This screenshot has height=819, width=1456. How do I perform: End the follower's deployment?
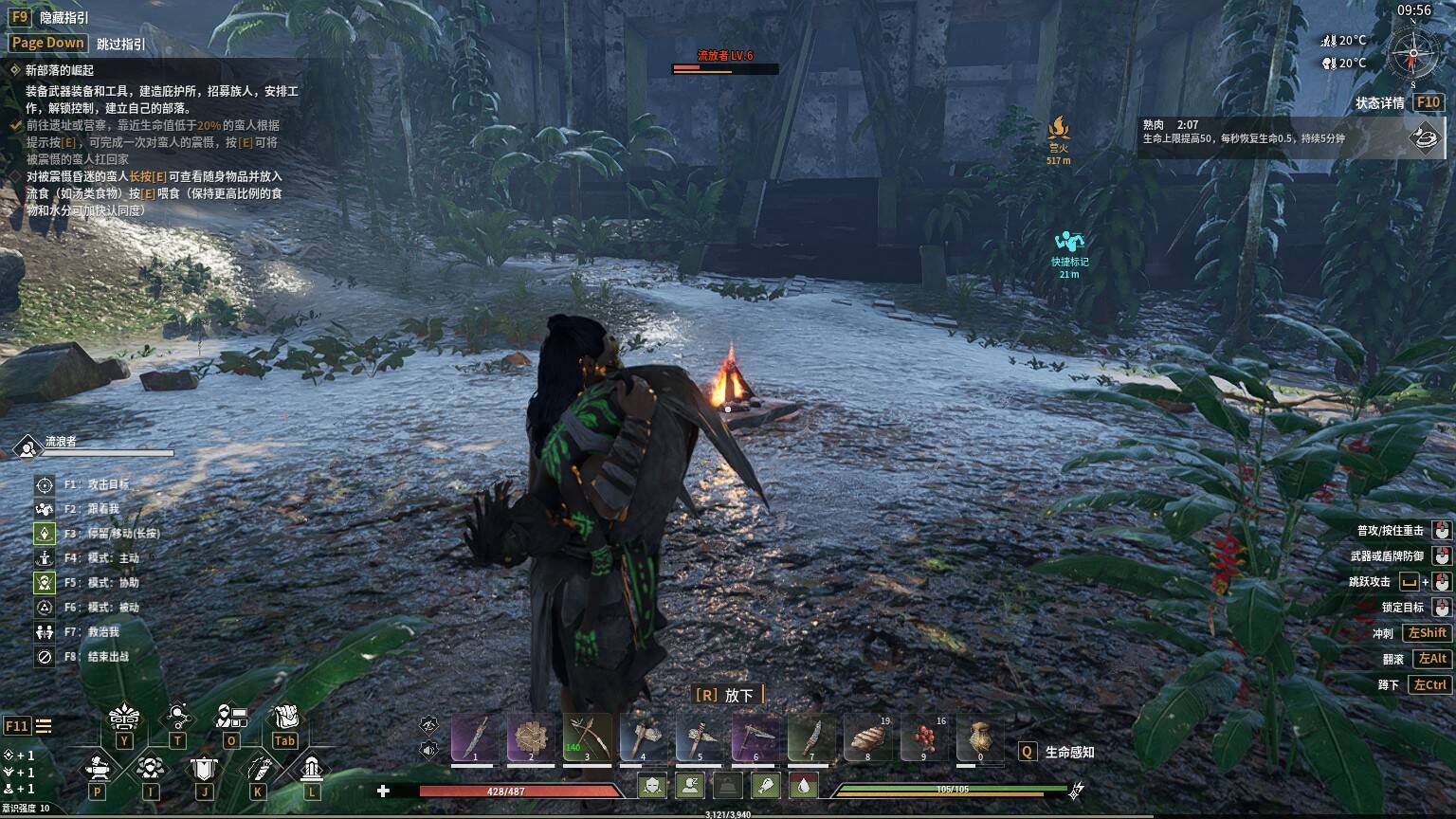coord(45,657)
